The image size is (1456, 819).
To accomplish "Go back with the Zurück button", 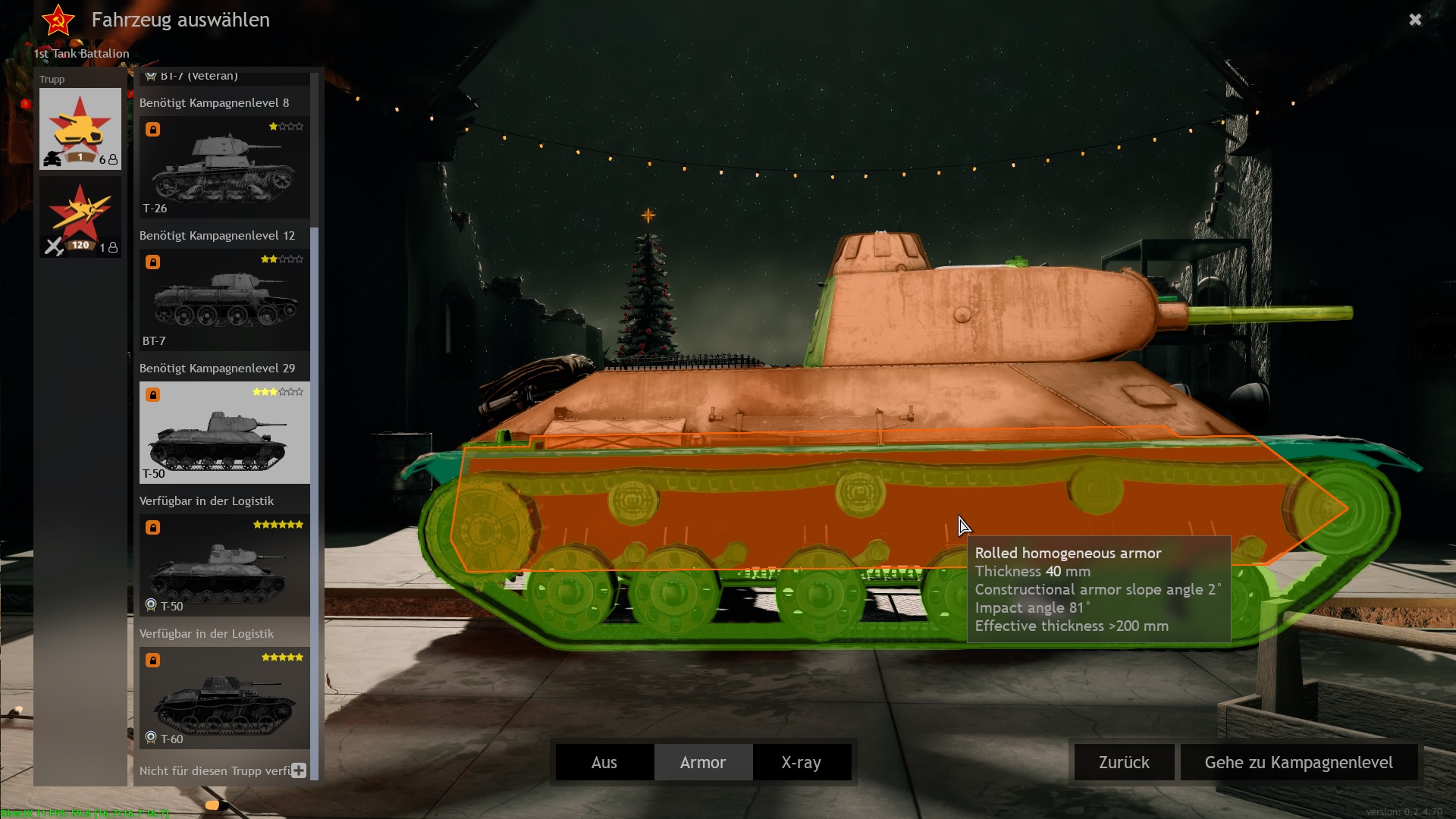I will pos(1124,762).
